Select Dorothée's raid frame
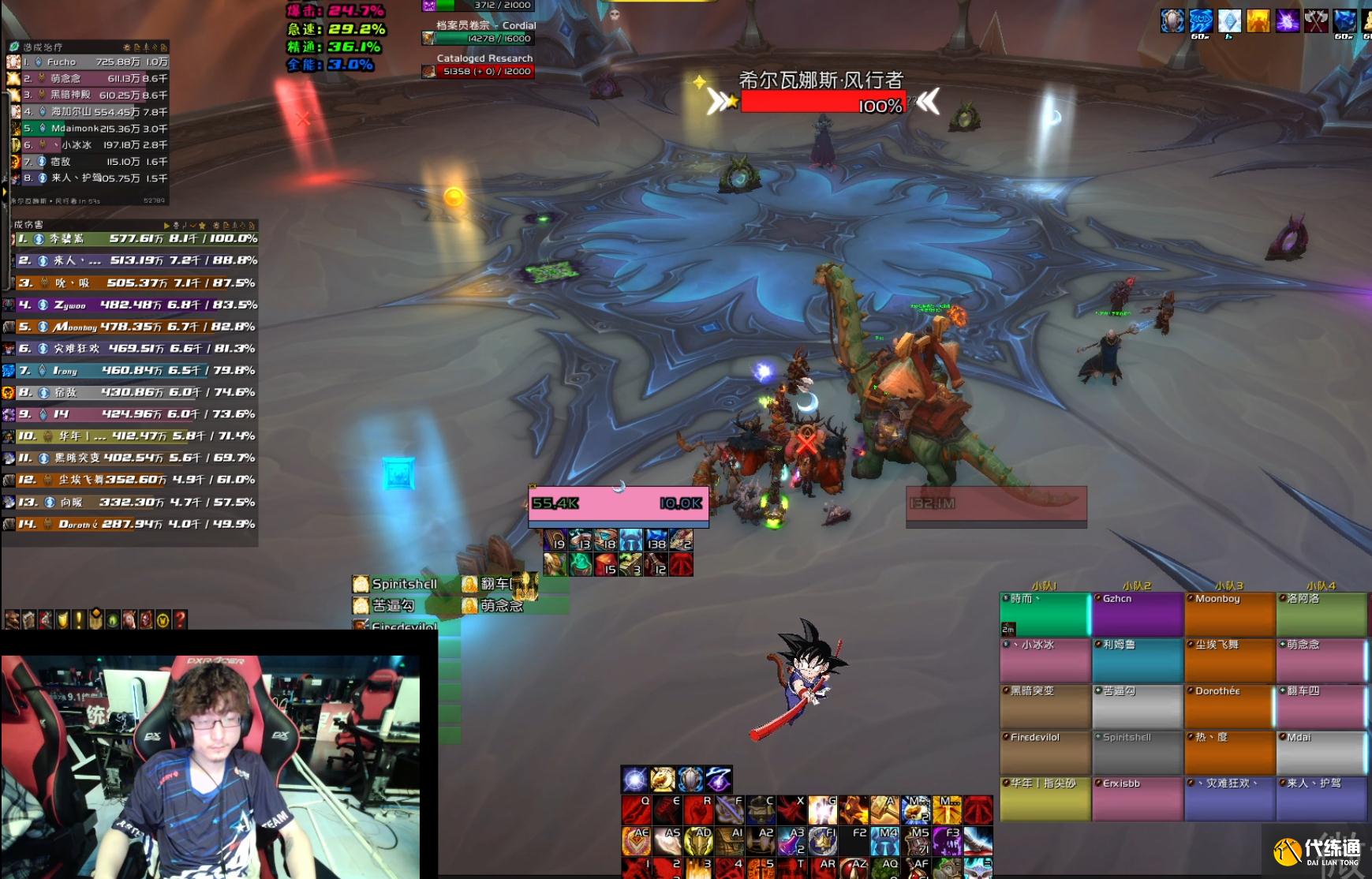This screenshot has width=1372, height=879. [x=1229, y=706]
